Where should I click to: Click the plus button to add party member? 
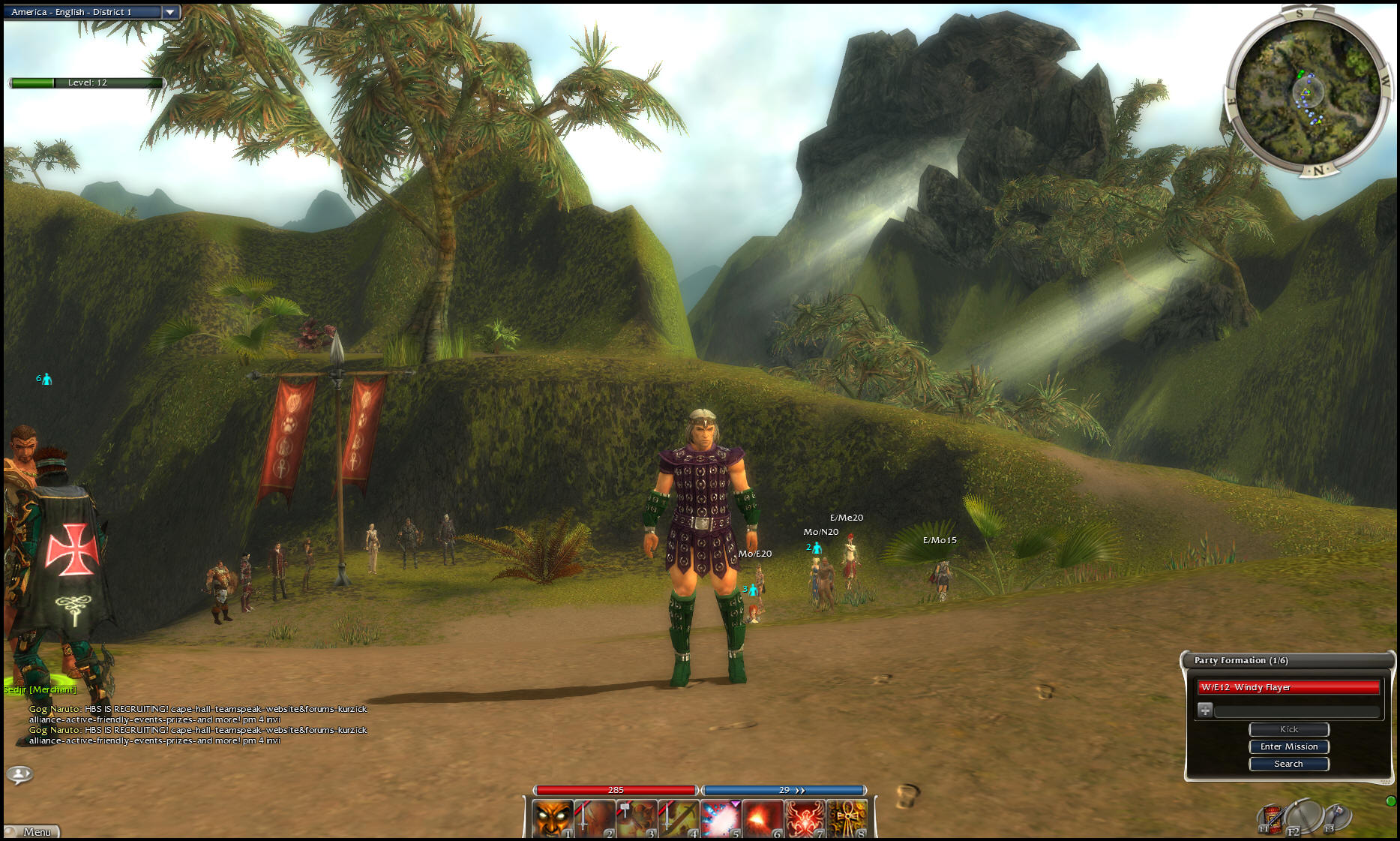click(x=1205, y=710)
